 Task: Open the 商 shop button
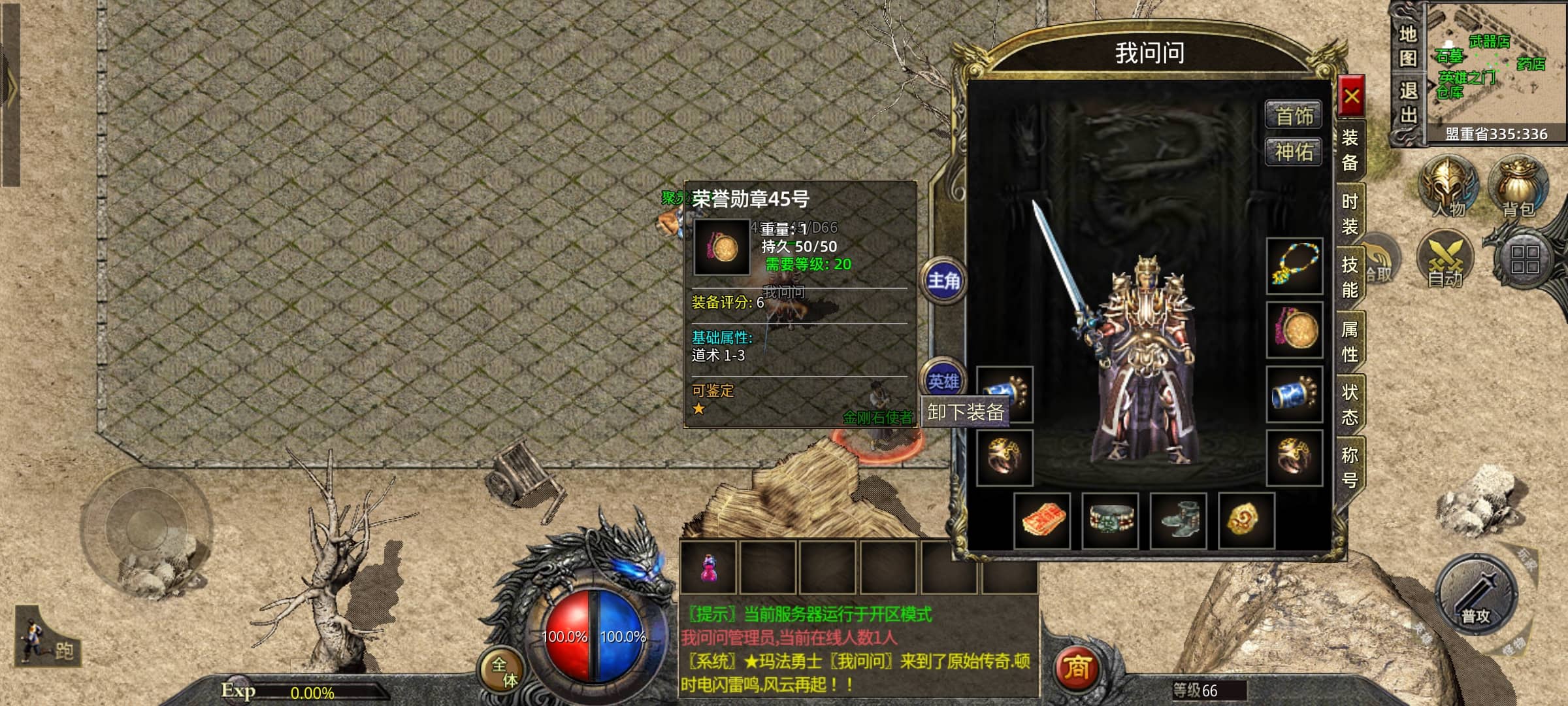1076,668
